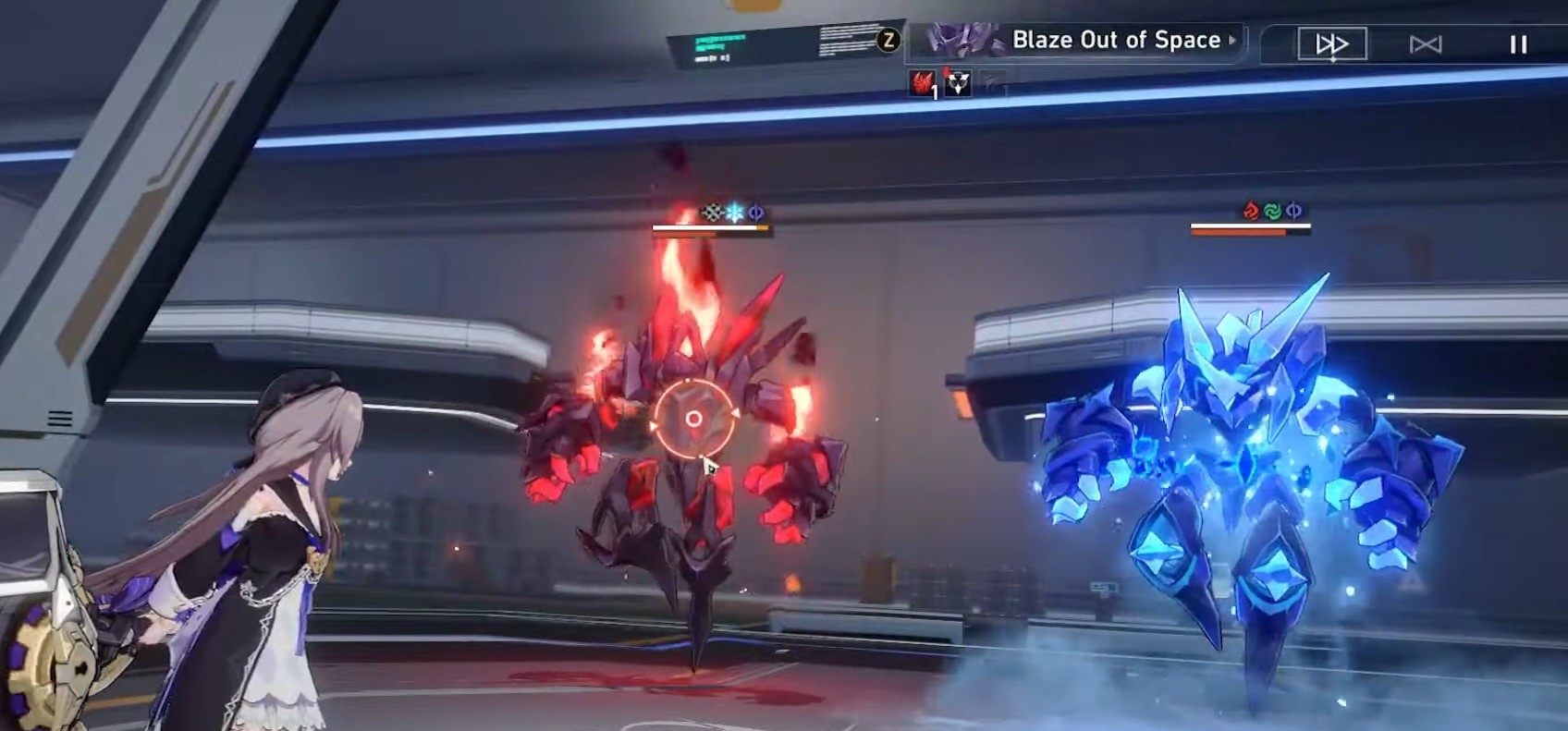The image size is (1568, 731).
Task: Click the stack counter on the red buff
Action: 934,92
